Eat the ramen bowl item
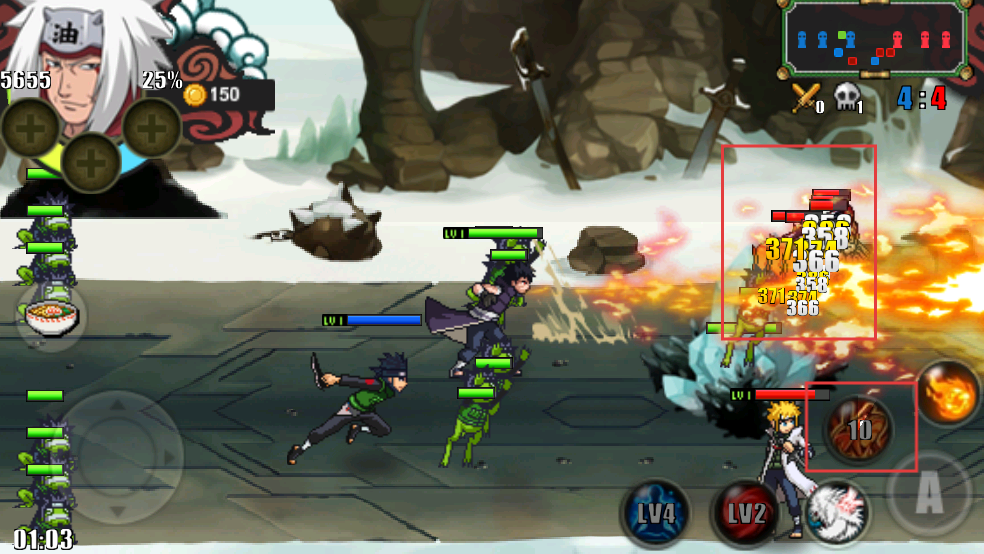 pyautogui.click(x=50, y=319)
